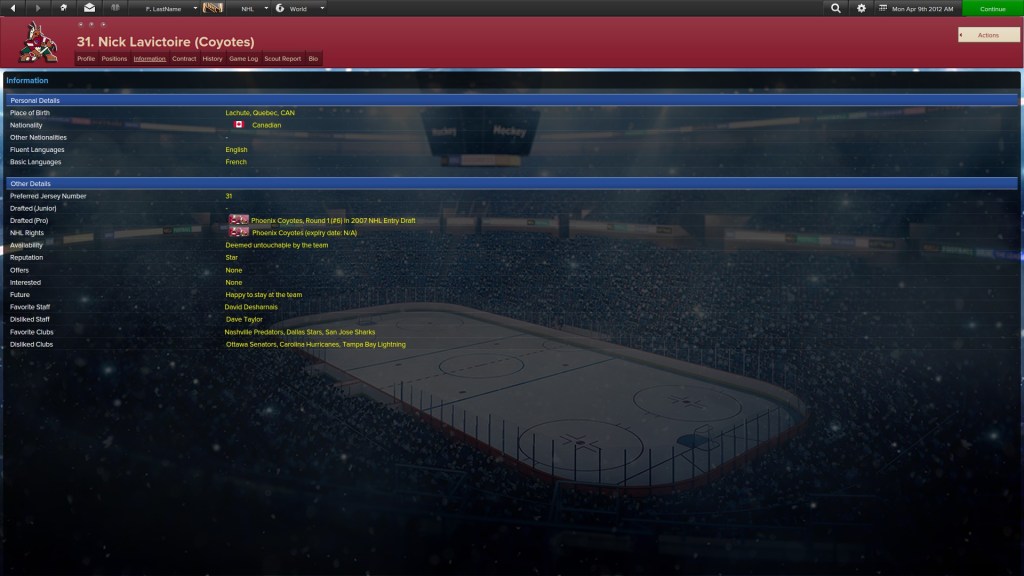
Task: Select the Contract tab
Action: 184,59
